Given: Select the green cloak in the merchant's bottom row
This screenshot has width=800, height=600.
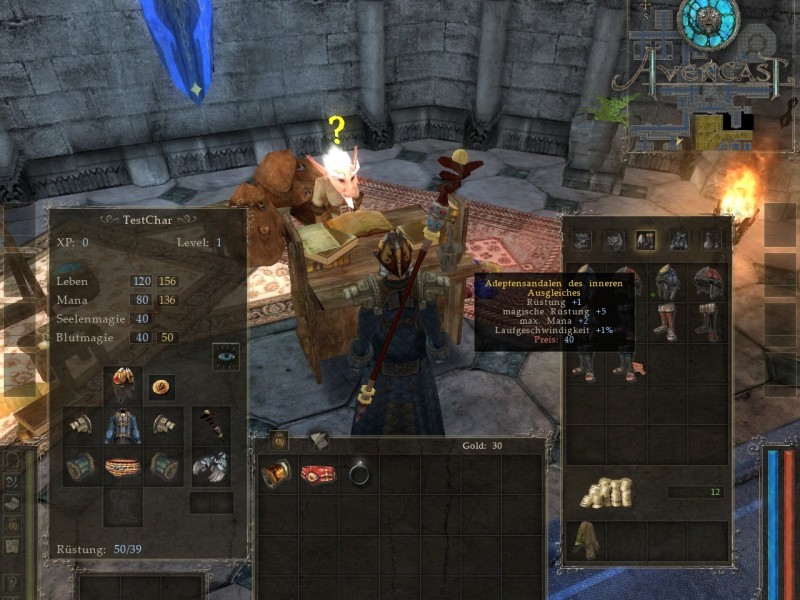Looking at the screenshot, I should [x=586, y=541].
